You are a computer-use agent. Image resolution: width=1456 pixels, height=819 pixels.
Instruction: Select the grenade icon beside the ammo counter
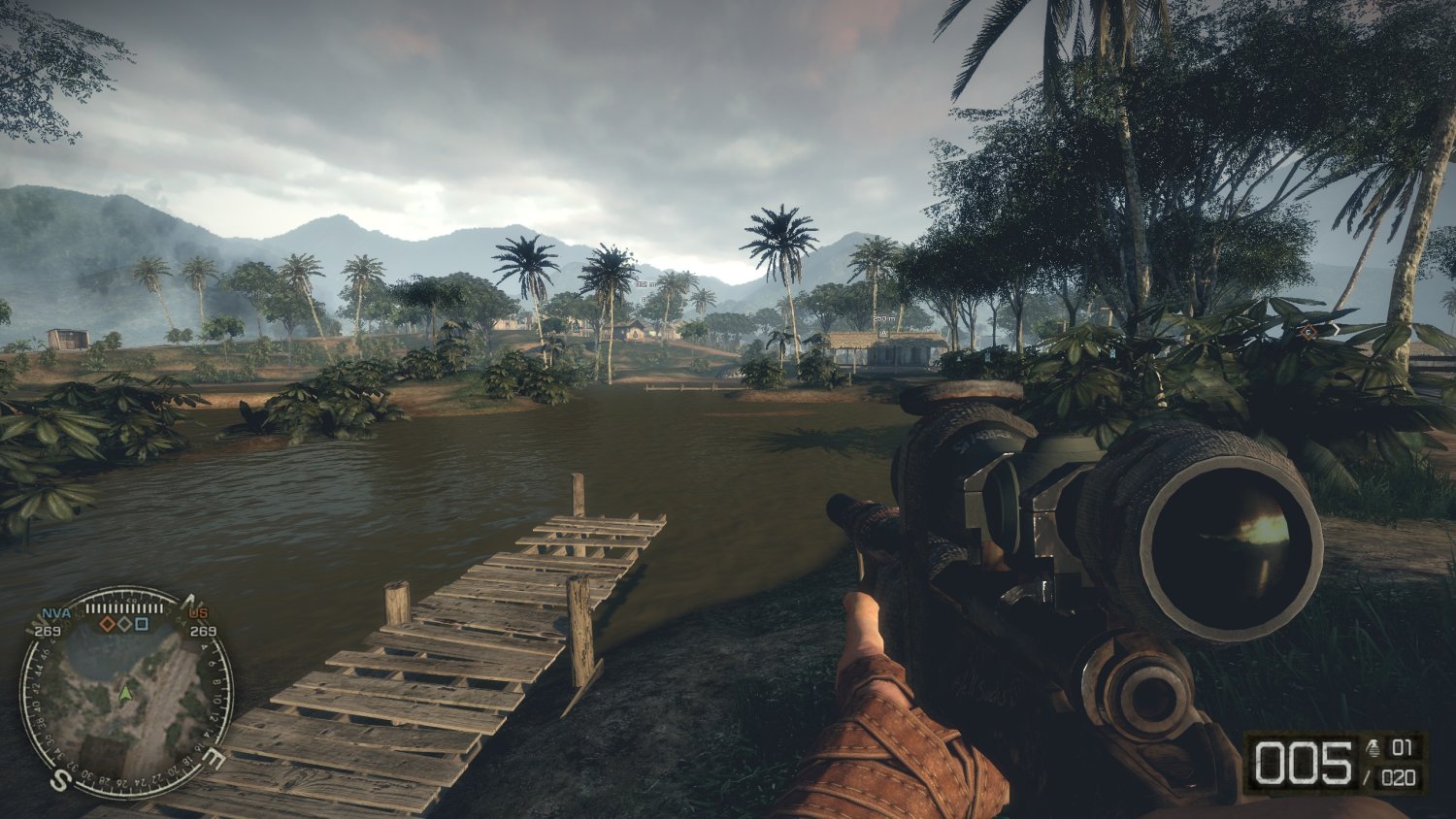point(1373,749)
